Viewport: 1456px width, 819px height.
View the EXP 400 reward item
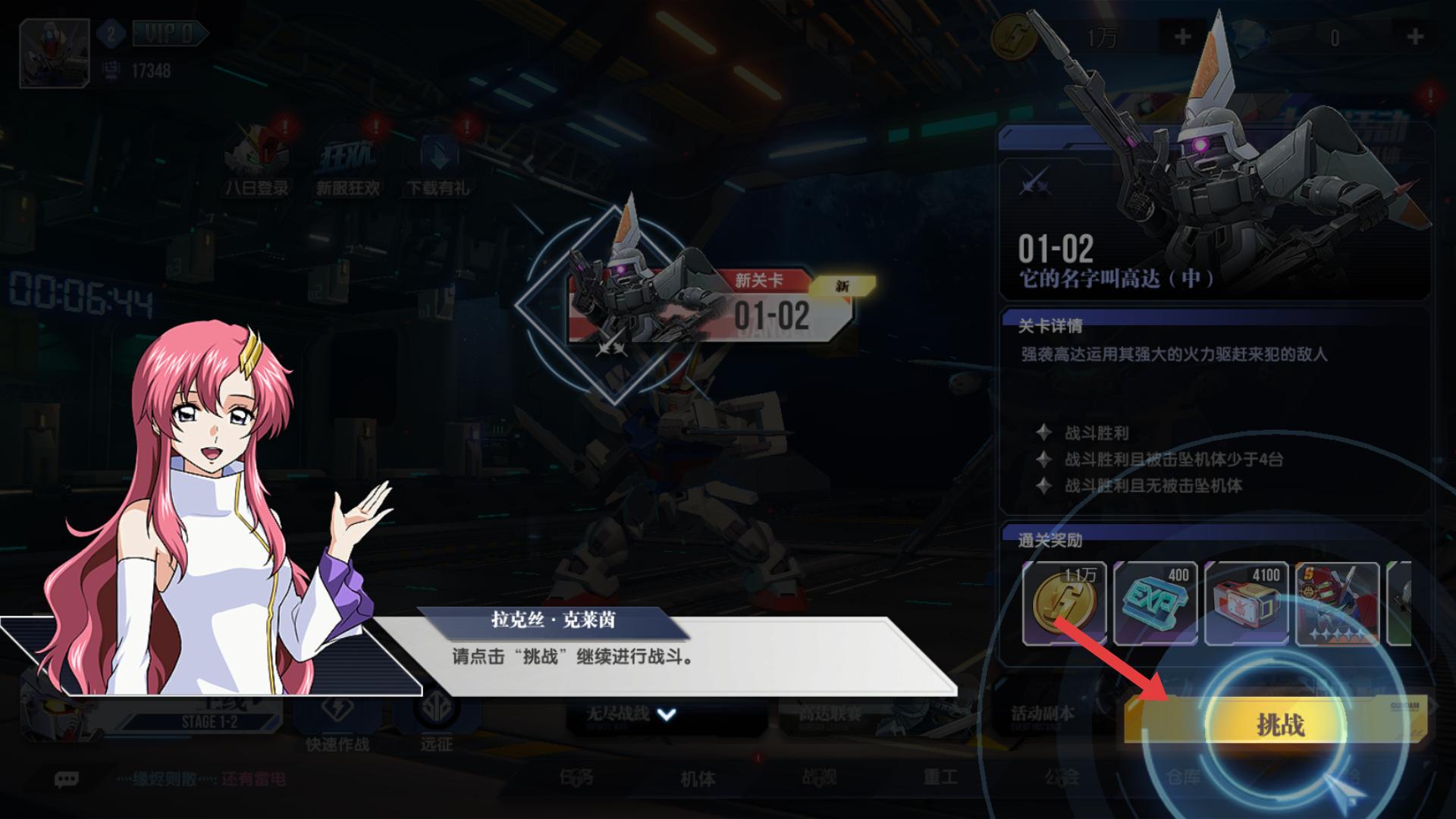pos(1155,603)
